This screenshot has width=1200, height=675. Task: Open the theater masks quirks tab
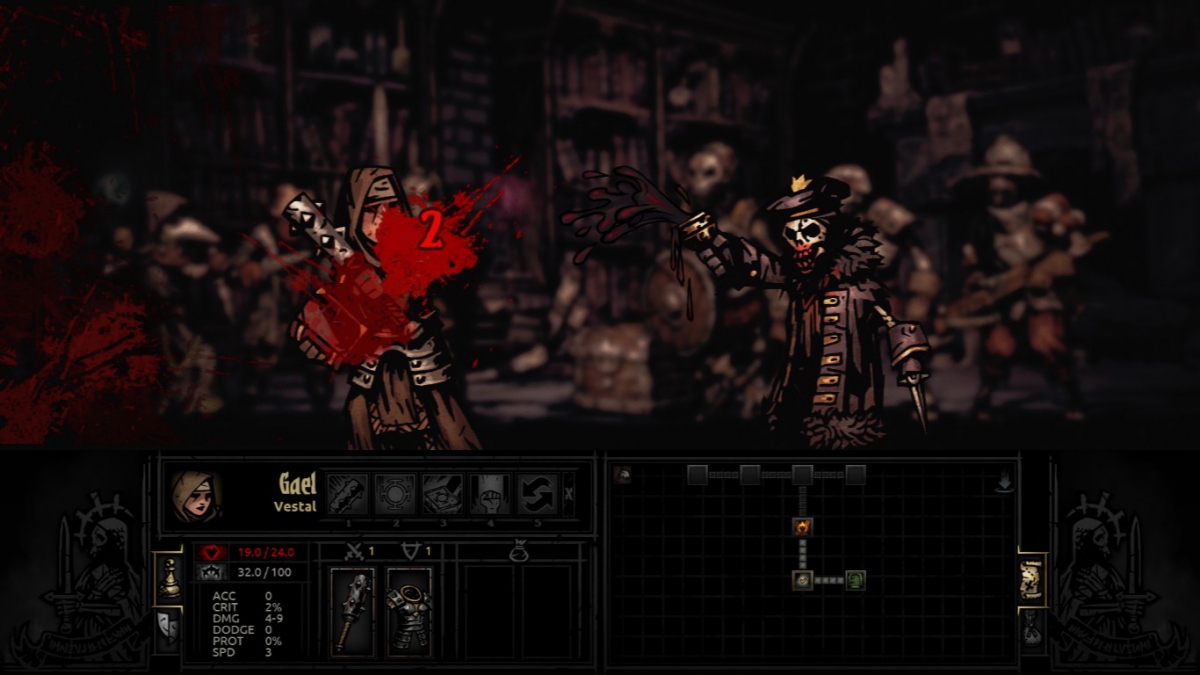click(x=167, y=629)
